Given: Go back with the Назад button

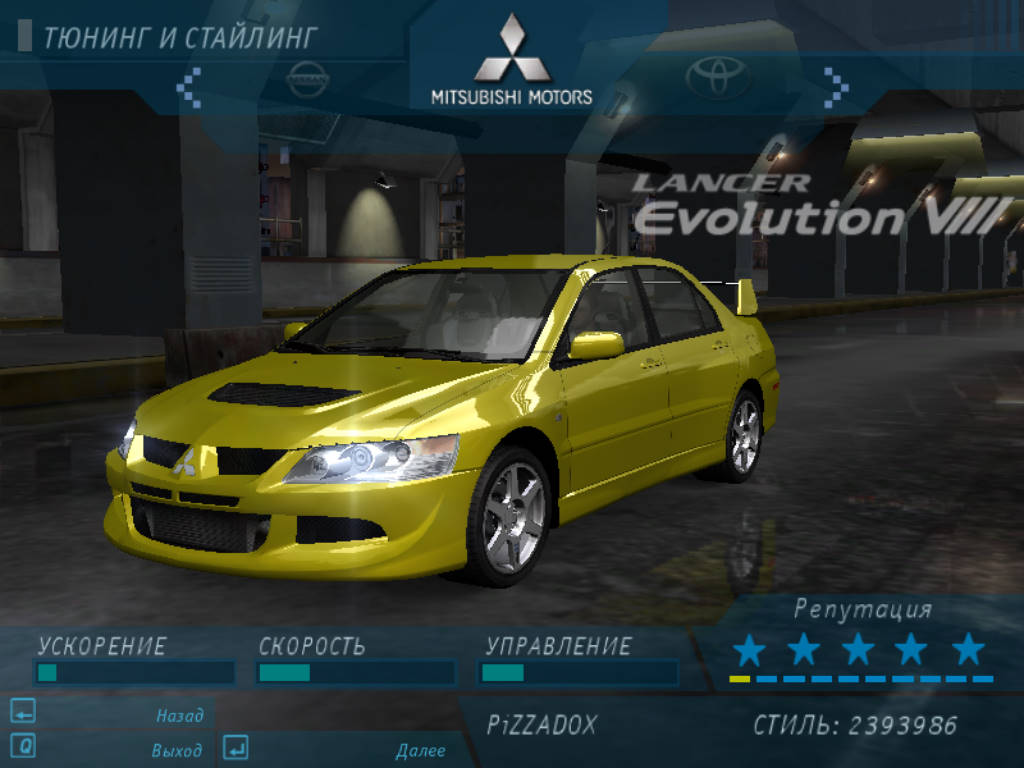Looking at the screenshot, I should (179, 715).
